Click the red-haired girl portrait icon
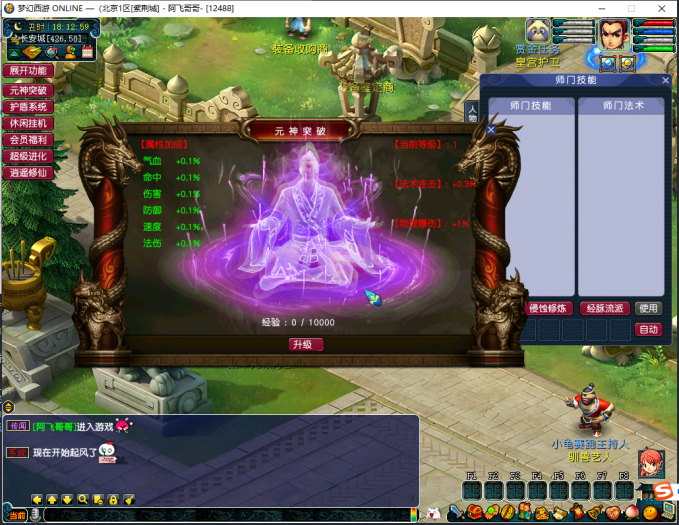Viewport: 679px width, 525px height. (651, 462)
